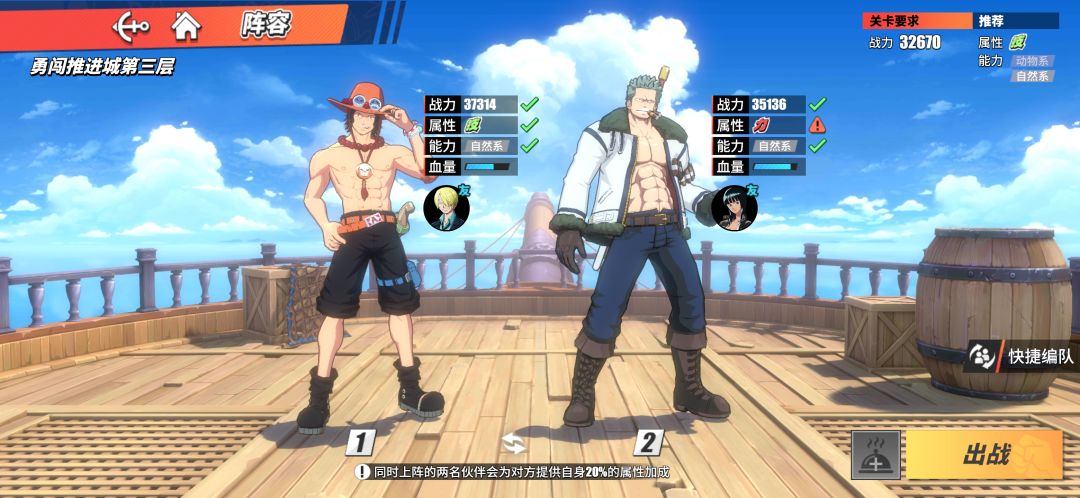The image size is (1080, 498).
Task: Open the food buff dish icon
Action: pyautogui.click(x=876, y=455)
